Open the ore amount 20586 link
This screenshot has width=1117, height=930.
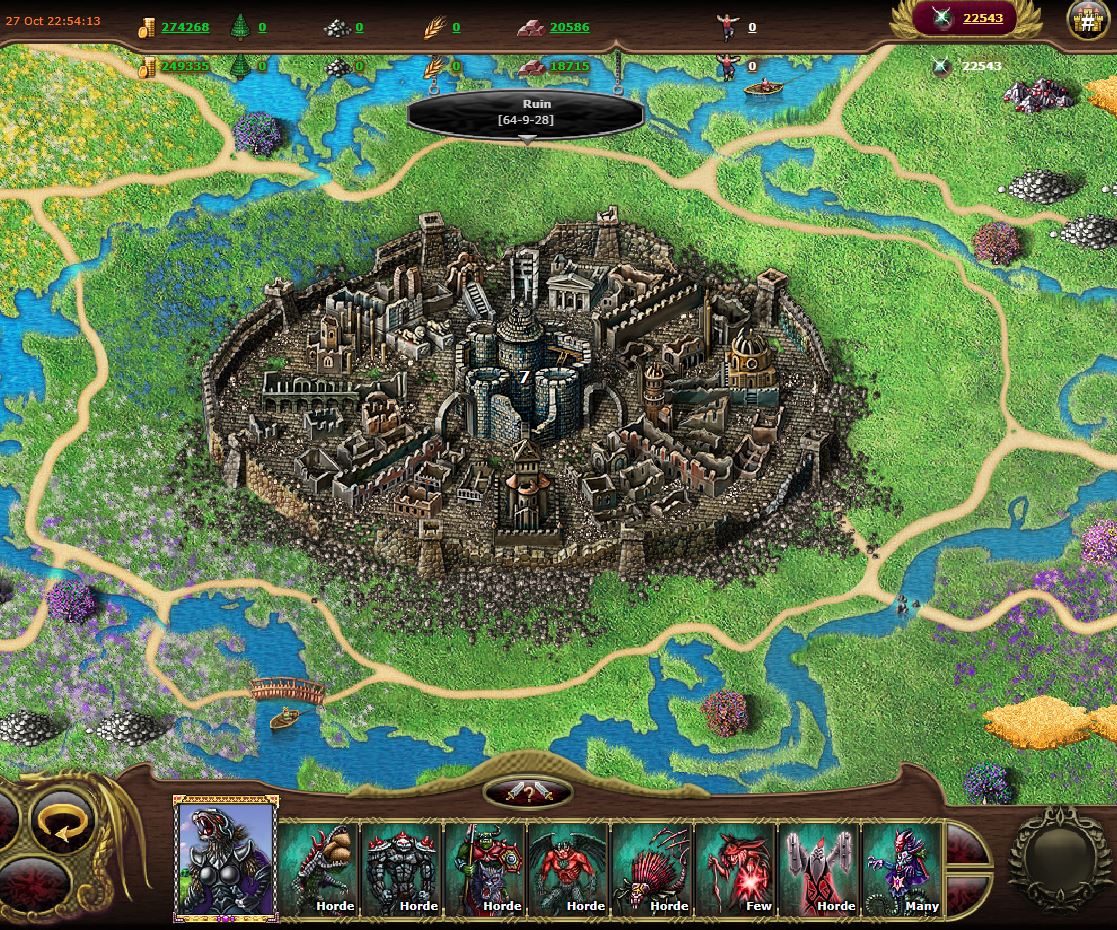(x=569, y=27)
